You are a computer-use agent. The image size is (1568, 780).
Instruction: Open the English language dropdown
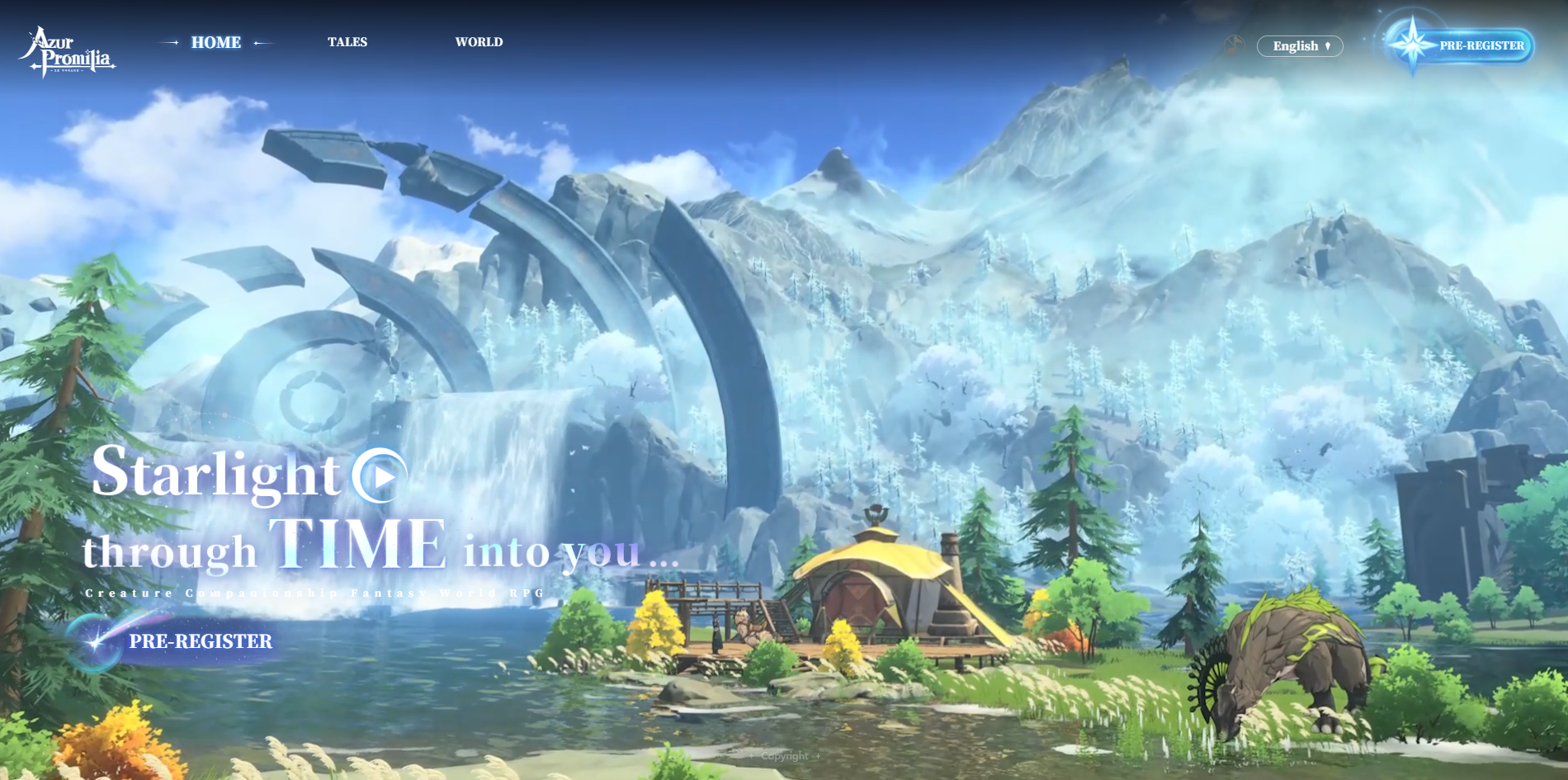tap(1300, 46)
